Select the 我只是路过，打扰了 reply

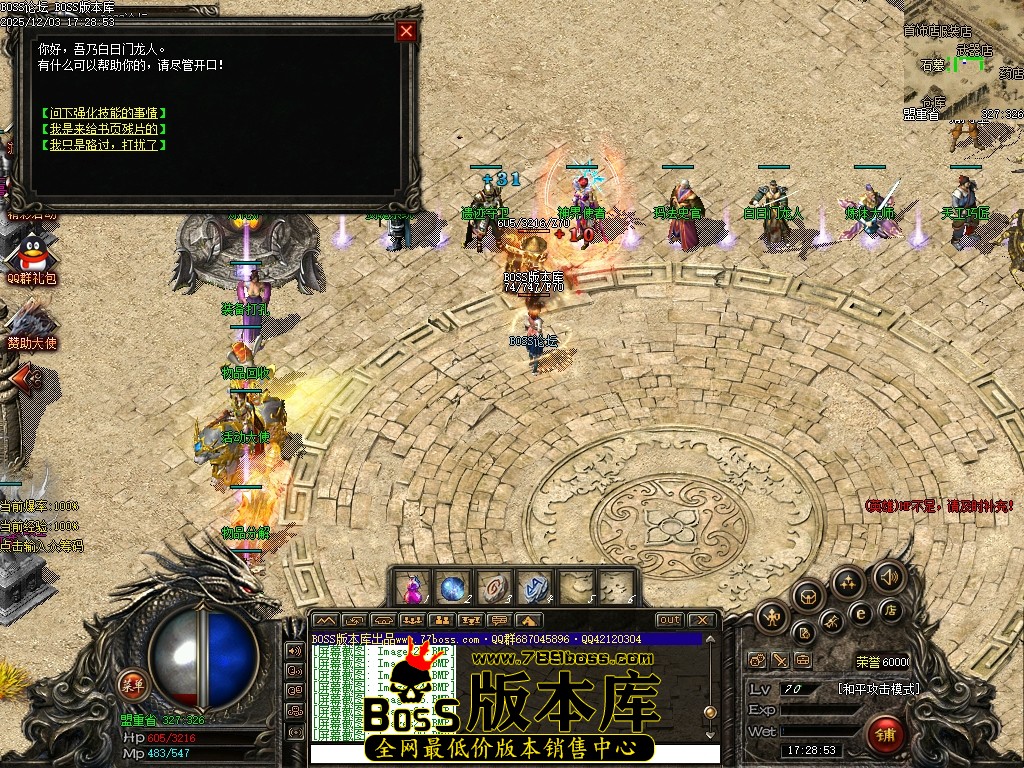click(104, 145)
